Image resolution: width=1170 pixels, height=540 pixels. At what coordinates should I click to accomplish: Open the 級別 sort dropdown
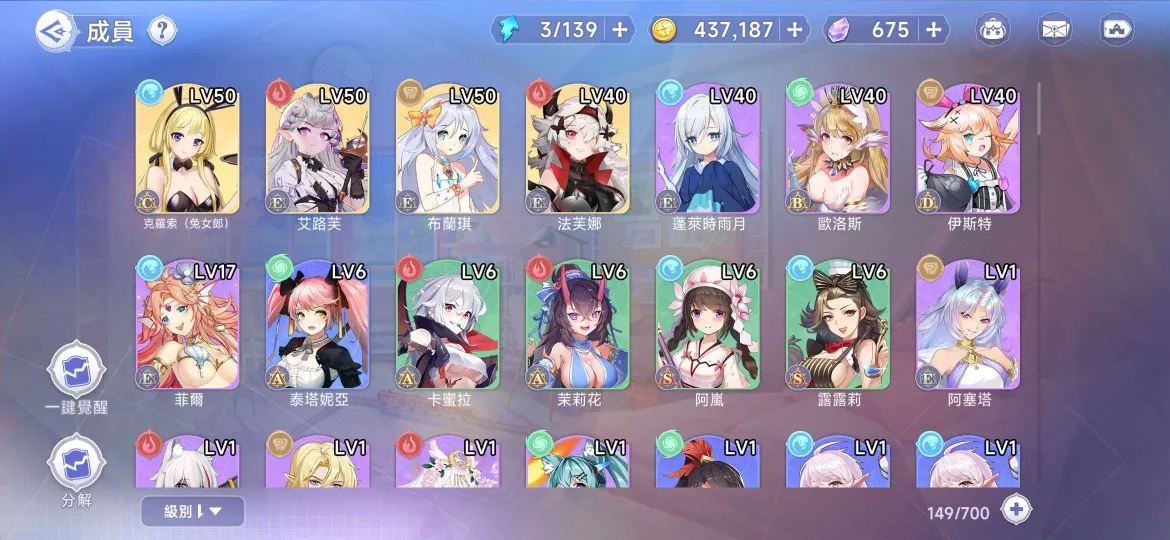(x=192, y=512)
